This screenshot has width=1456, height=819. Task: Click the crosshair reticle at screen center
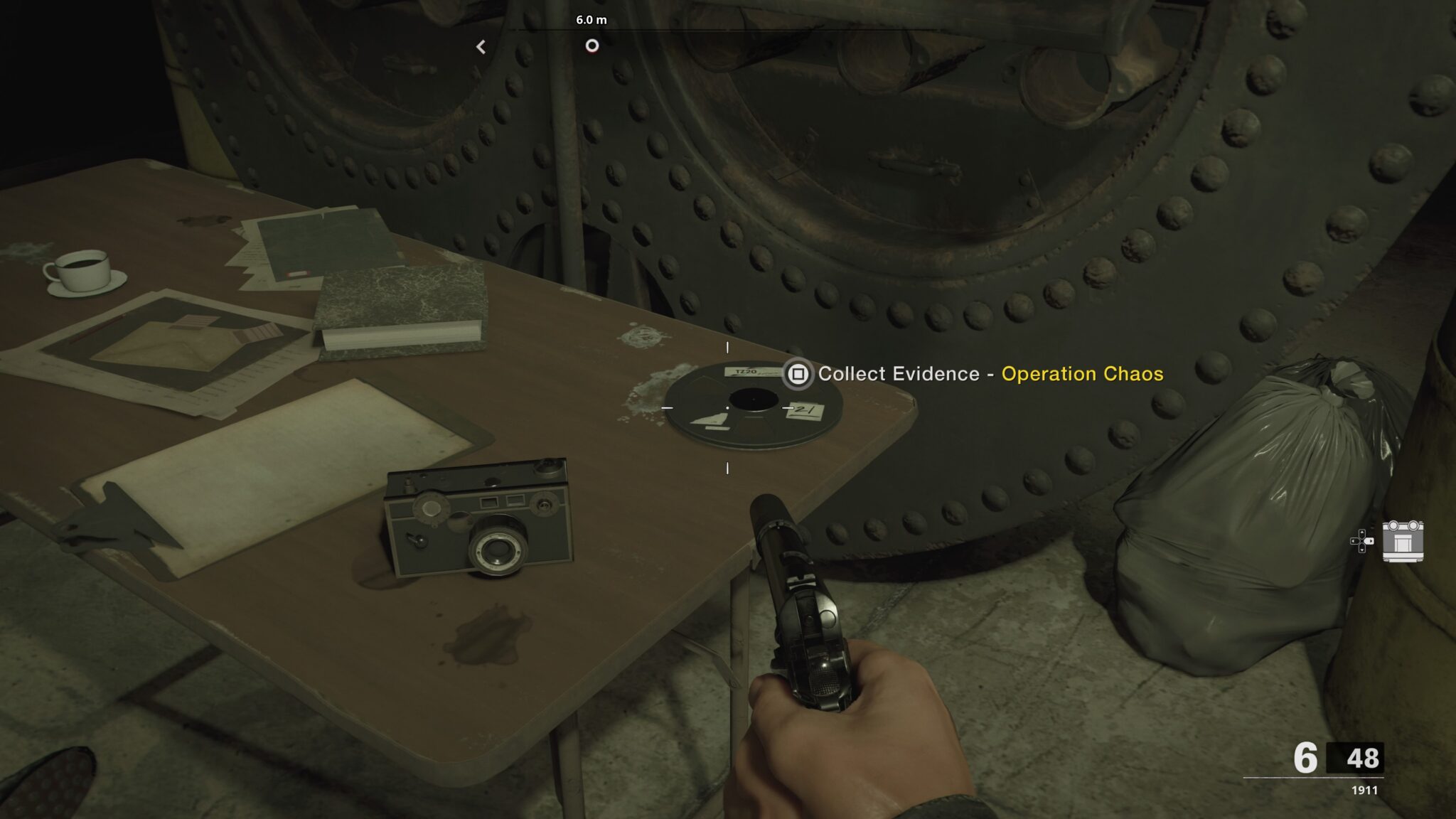(728, 409)
